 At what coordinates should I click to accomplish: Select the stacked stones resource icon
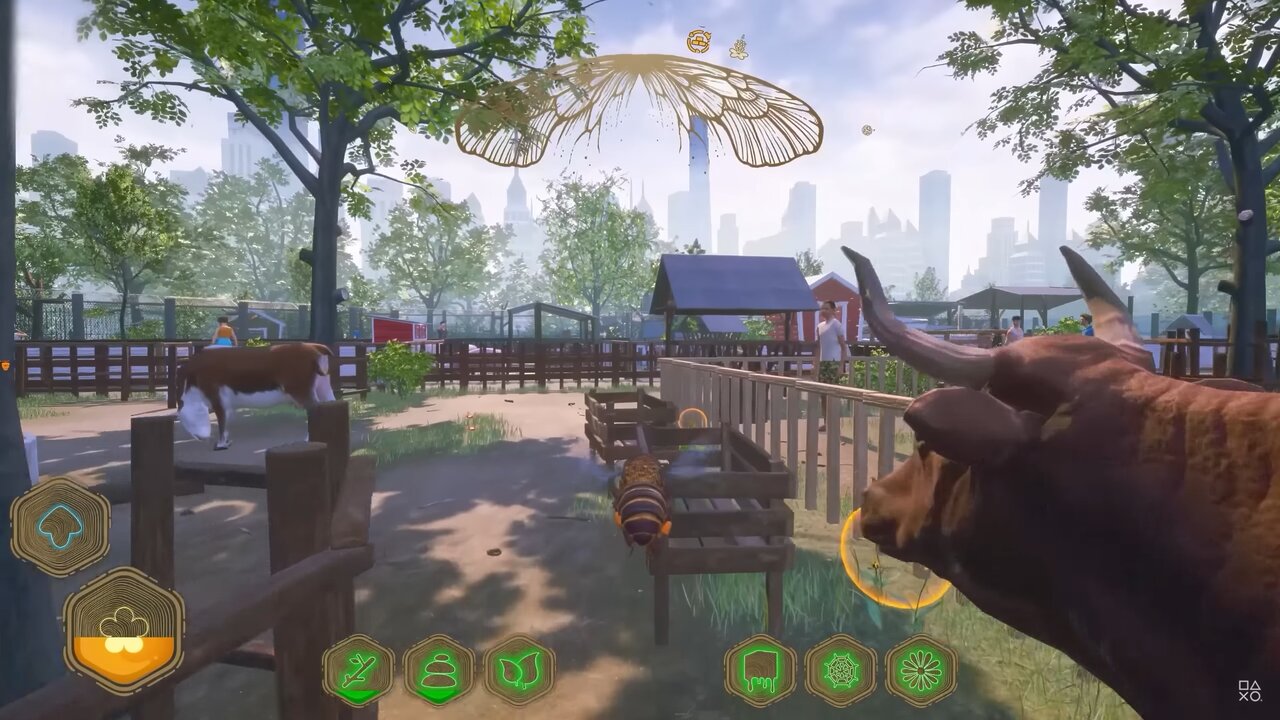(x=439, y=670)
